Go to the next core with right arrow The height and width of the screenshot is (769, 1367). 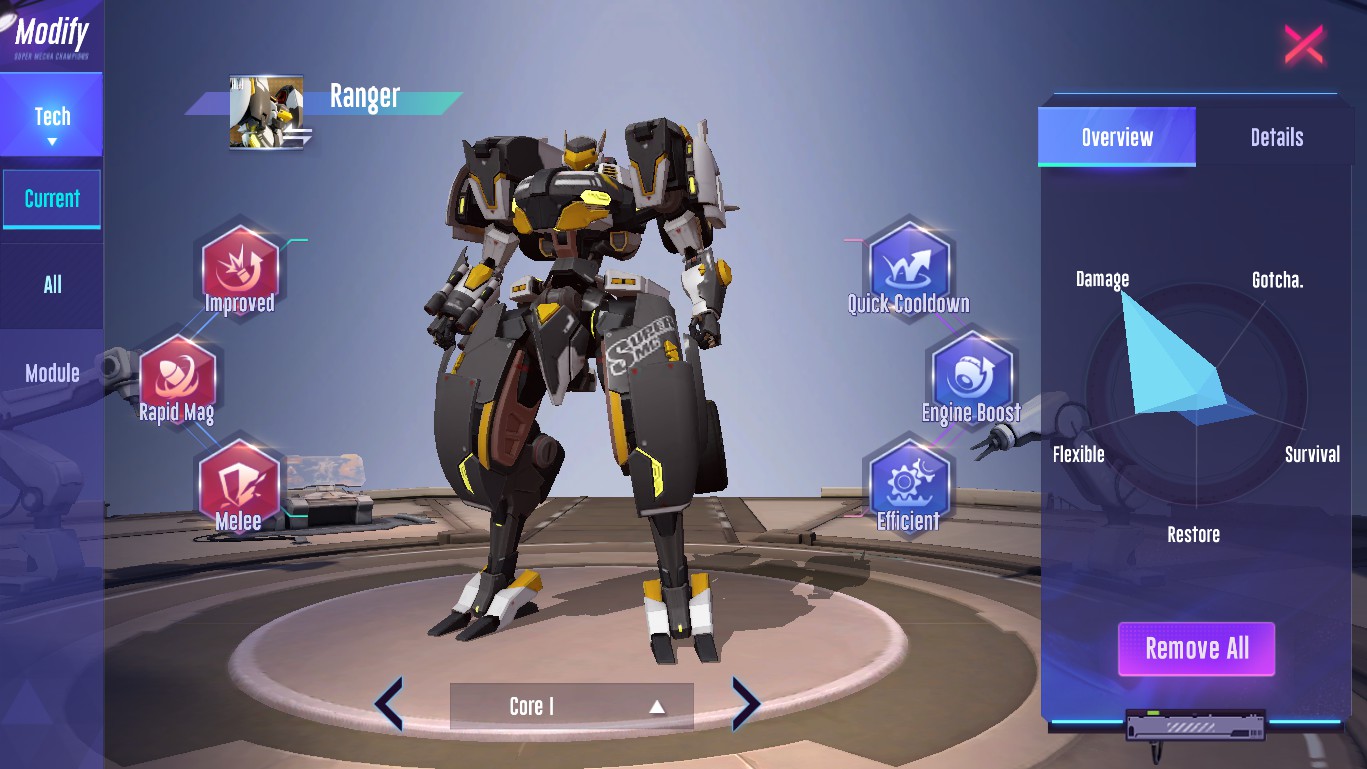click(746, 704)
